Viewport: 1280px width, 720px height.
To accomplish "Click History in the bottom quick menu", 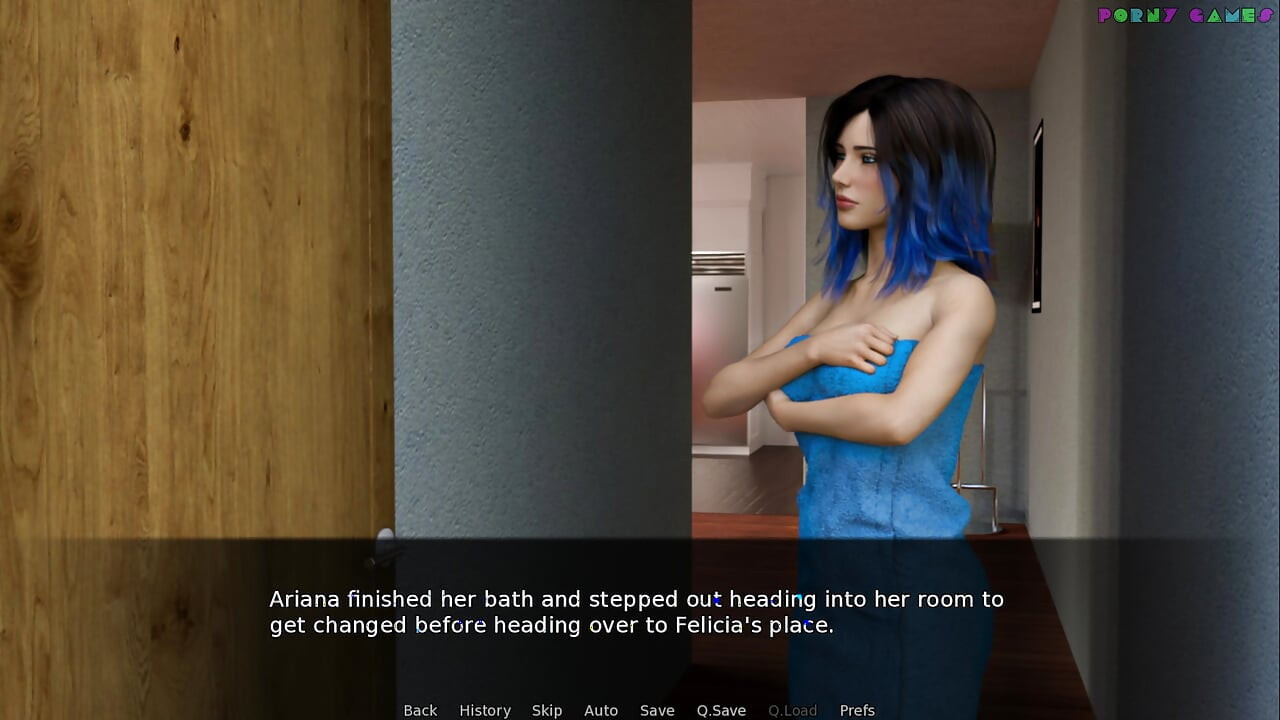I will tap(485, 710).
